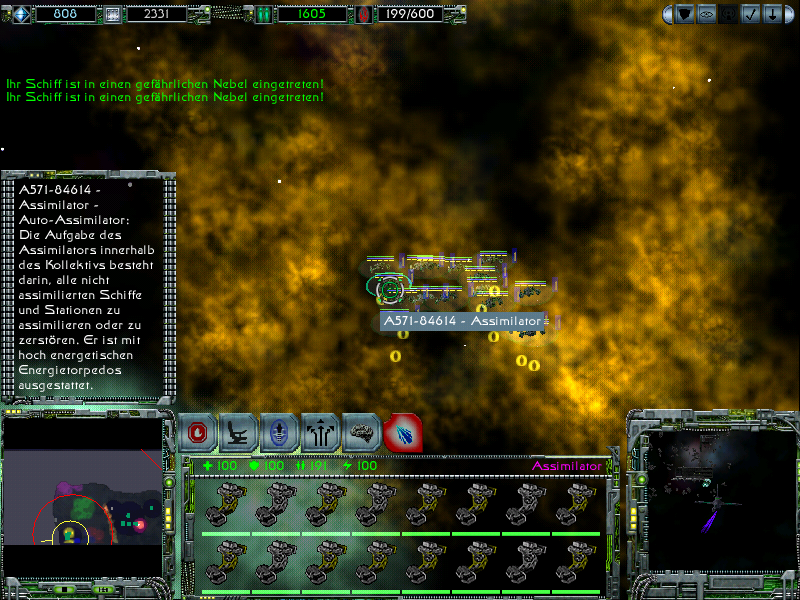Click the tactical minimap

point(82,496)
